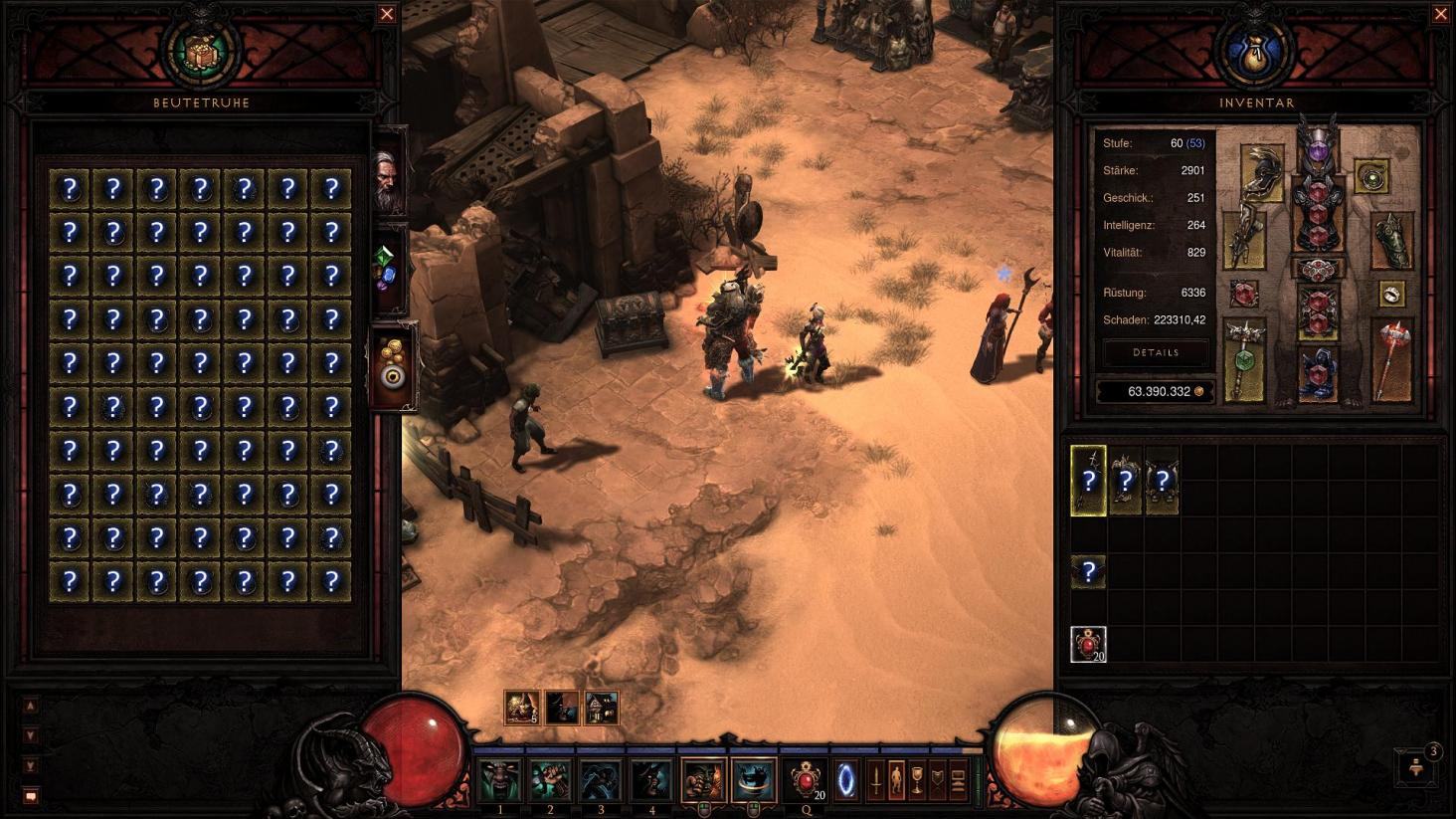Select the gold coins and eye stash tab
This screenshot has width=1456, height=819.
(393, 364)
